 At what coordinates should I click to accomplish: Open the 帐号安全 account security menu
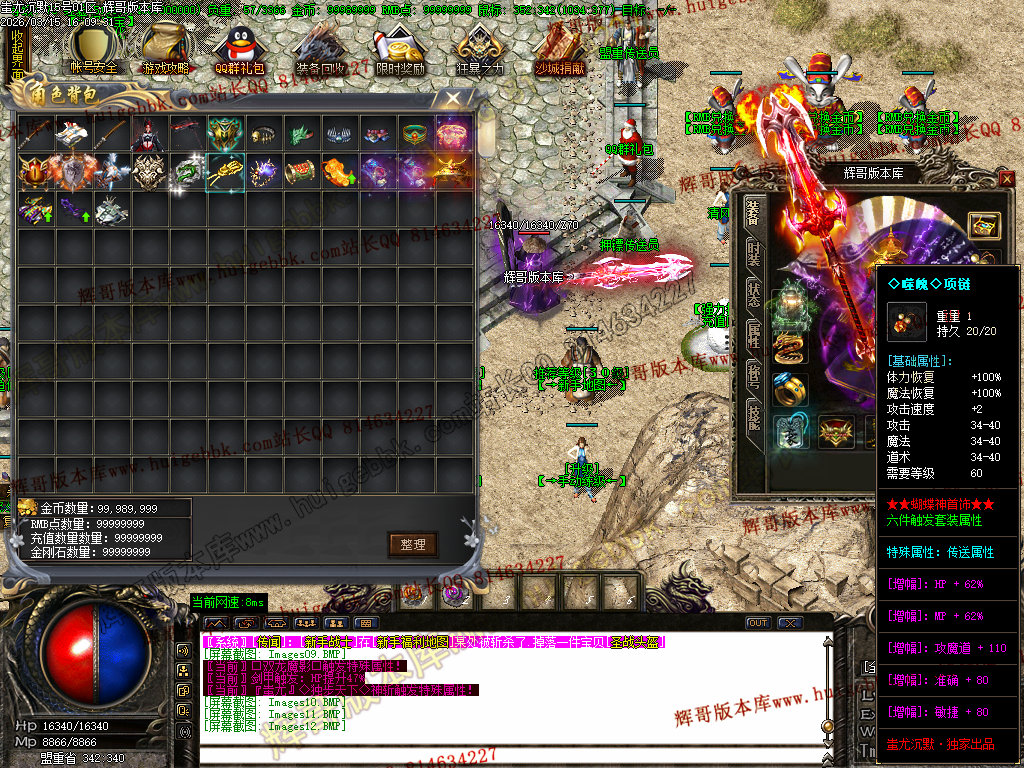pyautogui.click(x=94, y=50)
